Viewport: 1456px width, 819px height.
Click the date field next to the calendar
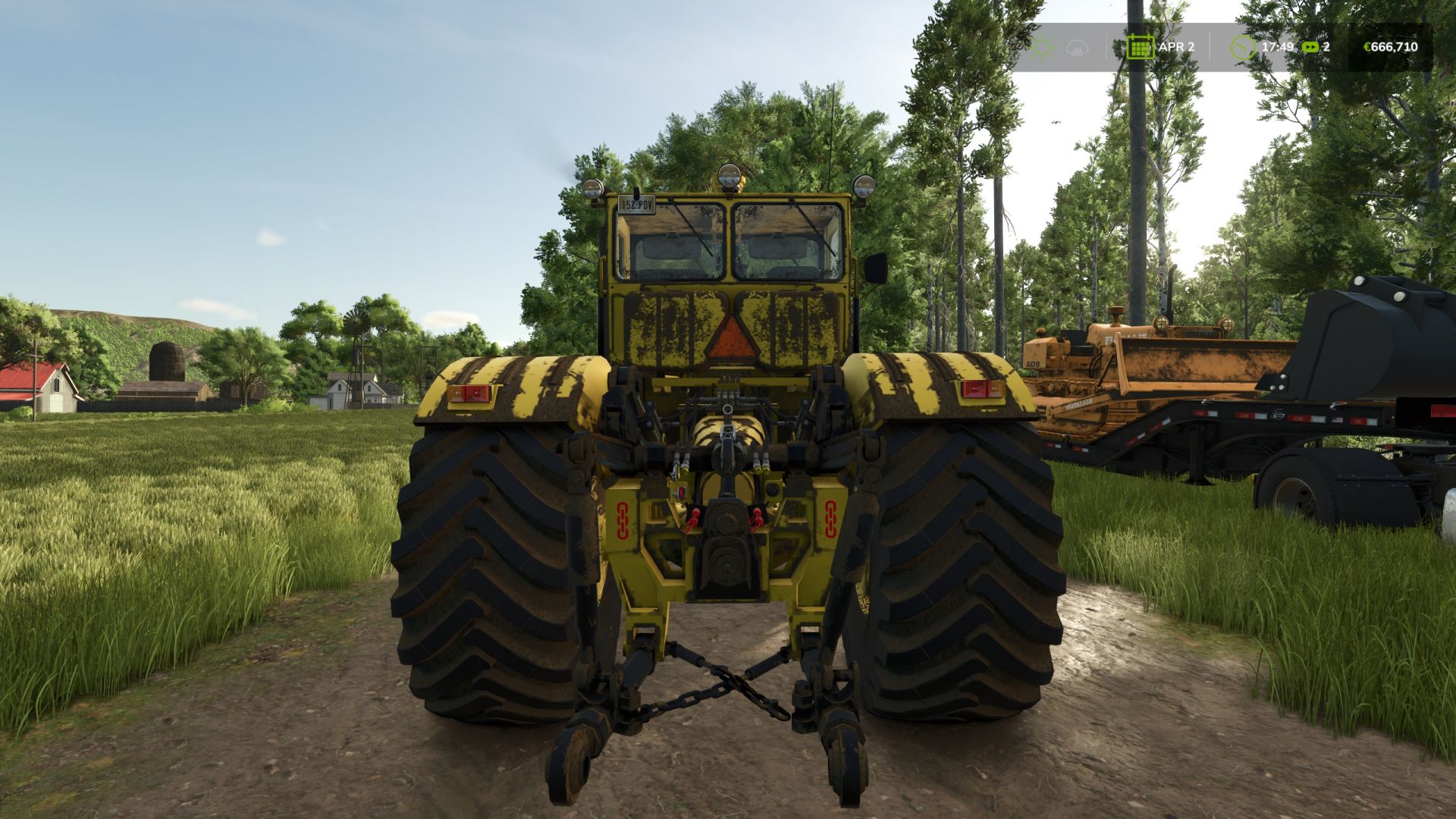(1176, 46)
